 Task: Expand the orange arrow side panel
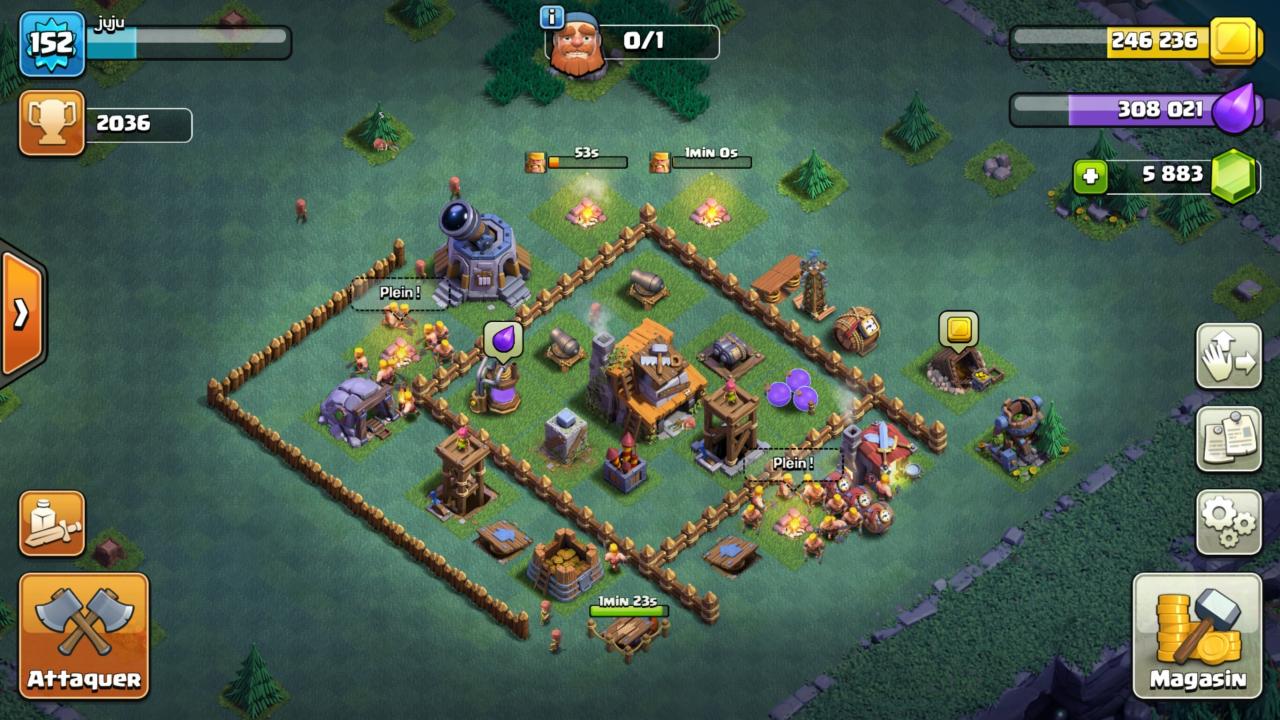(21, 314)
